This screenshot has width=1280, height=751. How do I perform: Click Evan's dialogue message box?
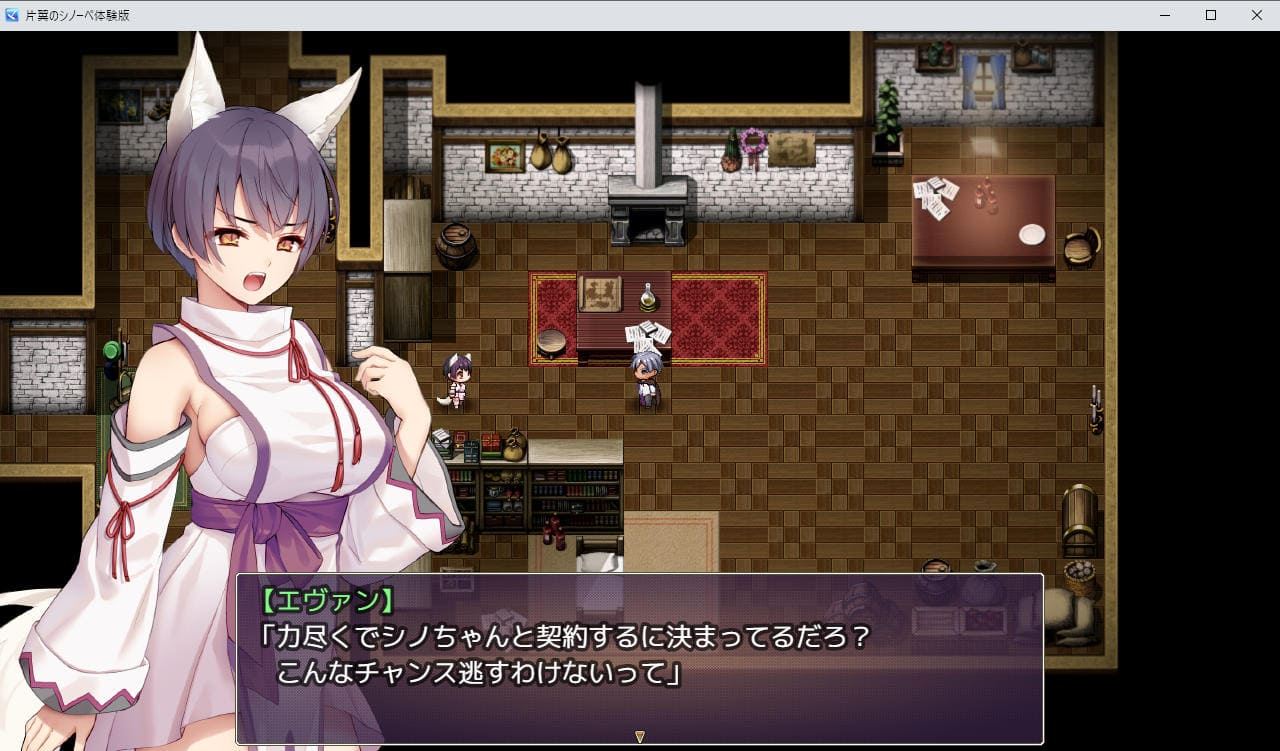640,657
